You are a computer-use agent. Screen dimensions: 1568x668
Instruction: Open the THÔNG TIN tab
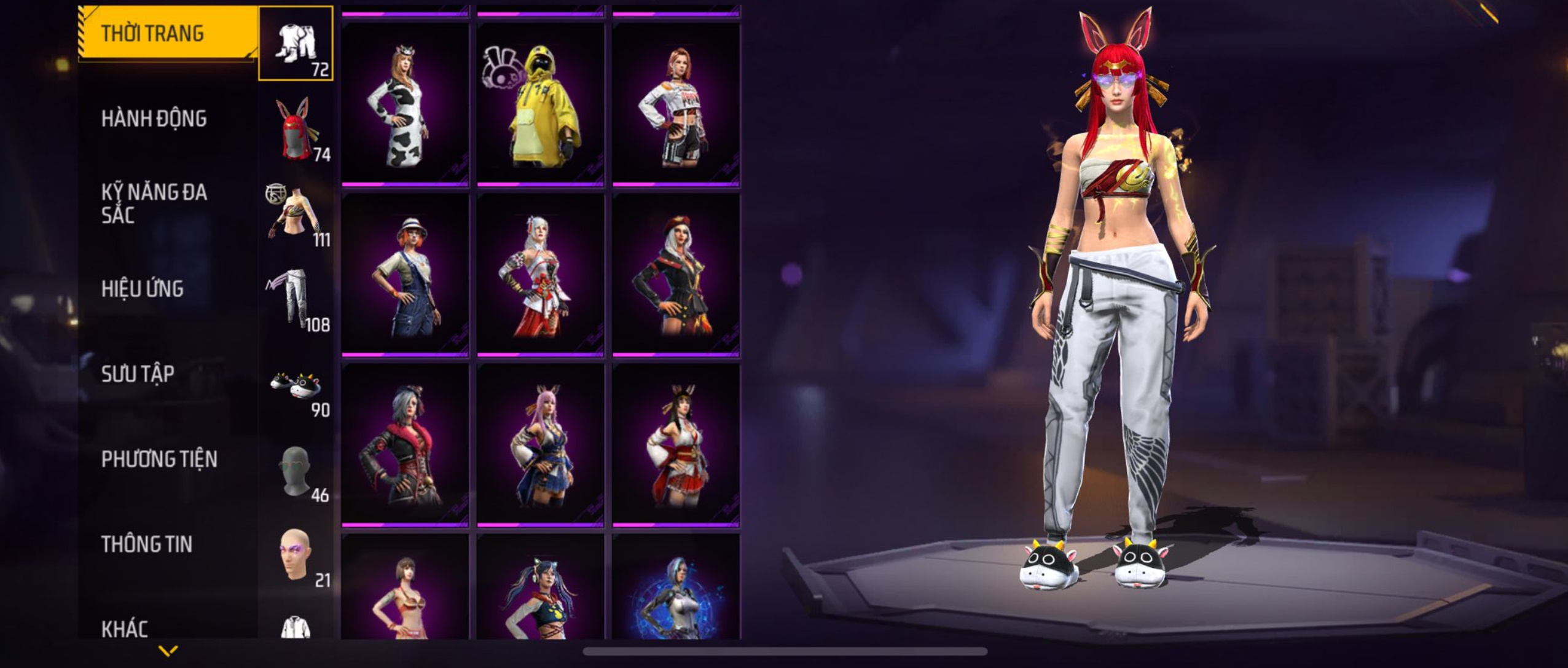pos(147,544)
